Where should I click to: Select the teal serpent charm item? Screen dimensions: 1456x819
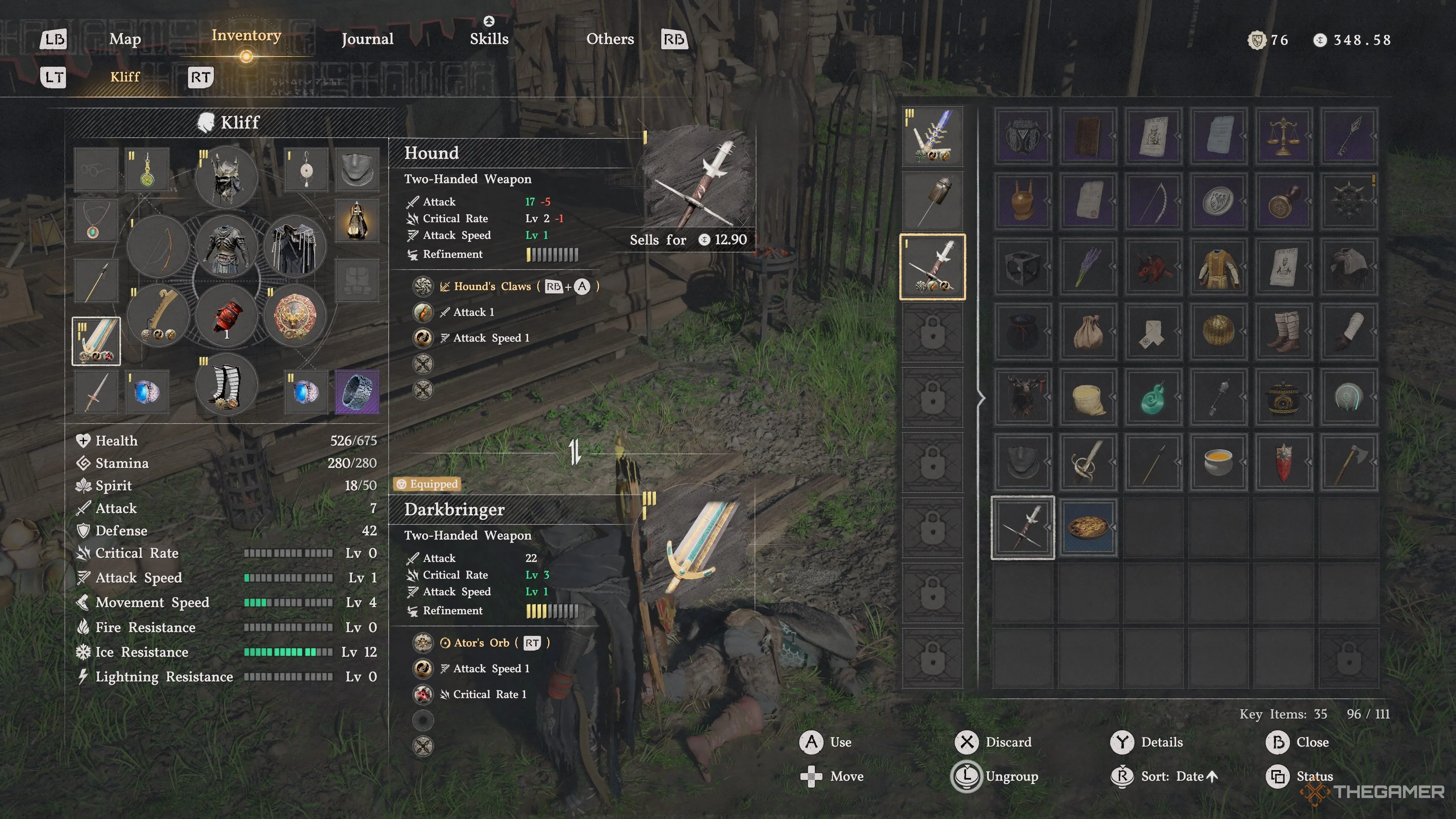click(1153, 397)
